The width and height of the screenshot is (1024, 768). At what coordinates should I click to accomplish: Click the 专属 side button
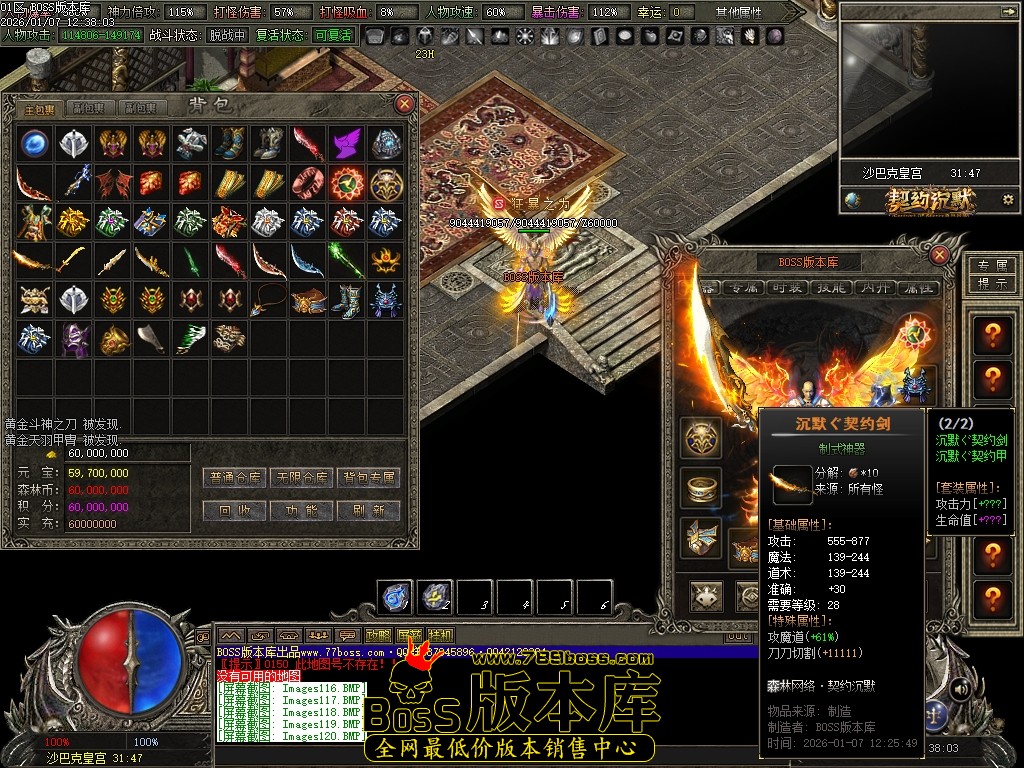coord(991,266)
